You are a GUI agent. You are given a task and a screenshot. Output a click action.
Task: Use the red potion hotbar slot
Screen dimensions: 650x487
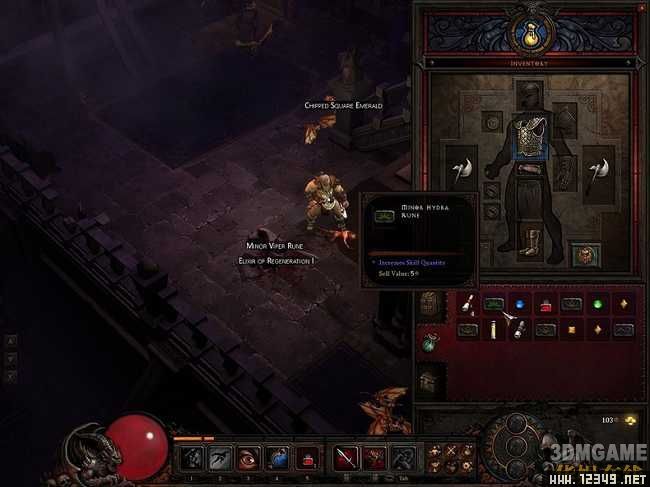click(308, 457)
